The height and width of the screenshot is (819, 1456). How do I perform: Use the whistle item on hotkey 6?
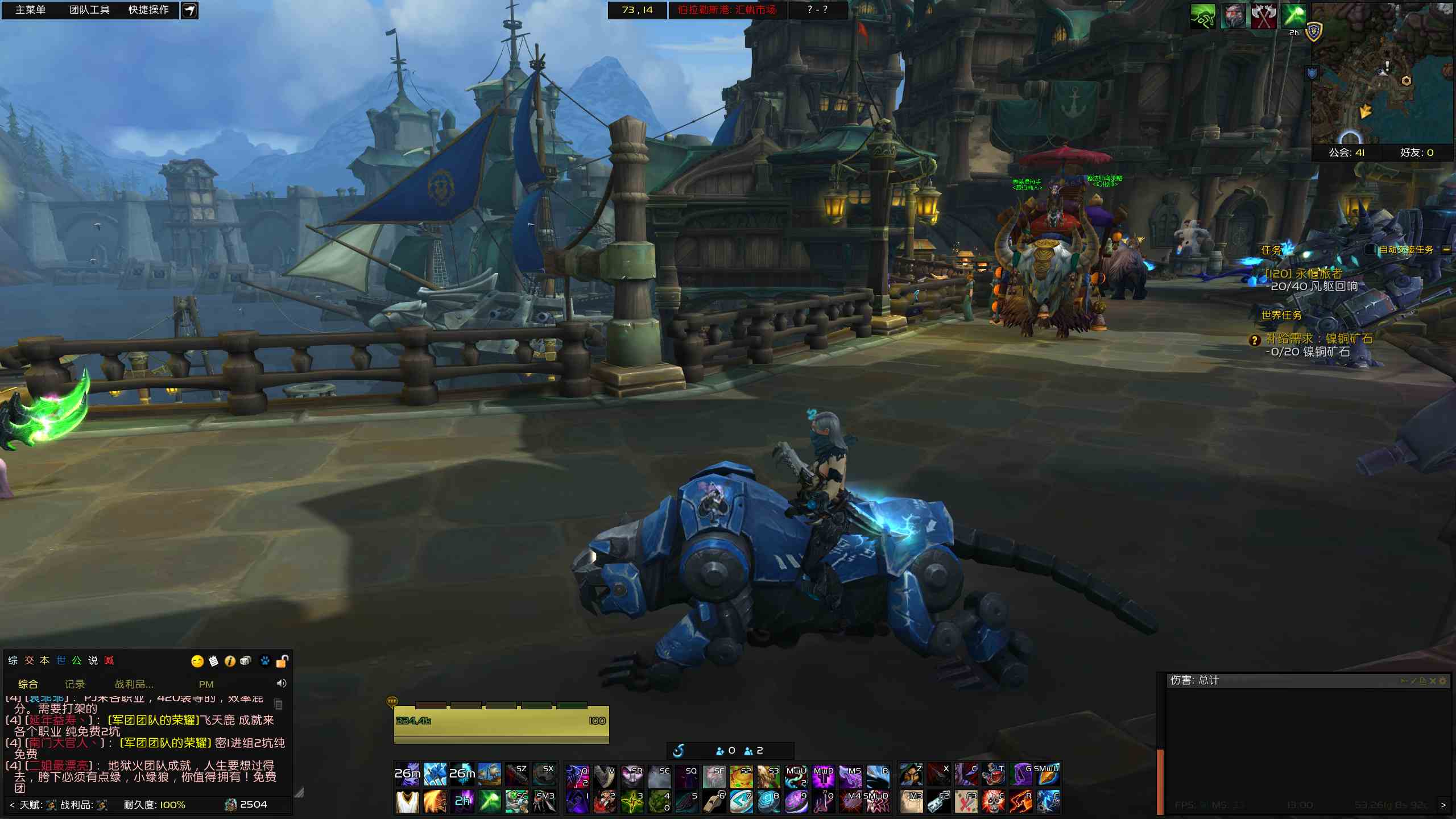pos(714,801)
